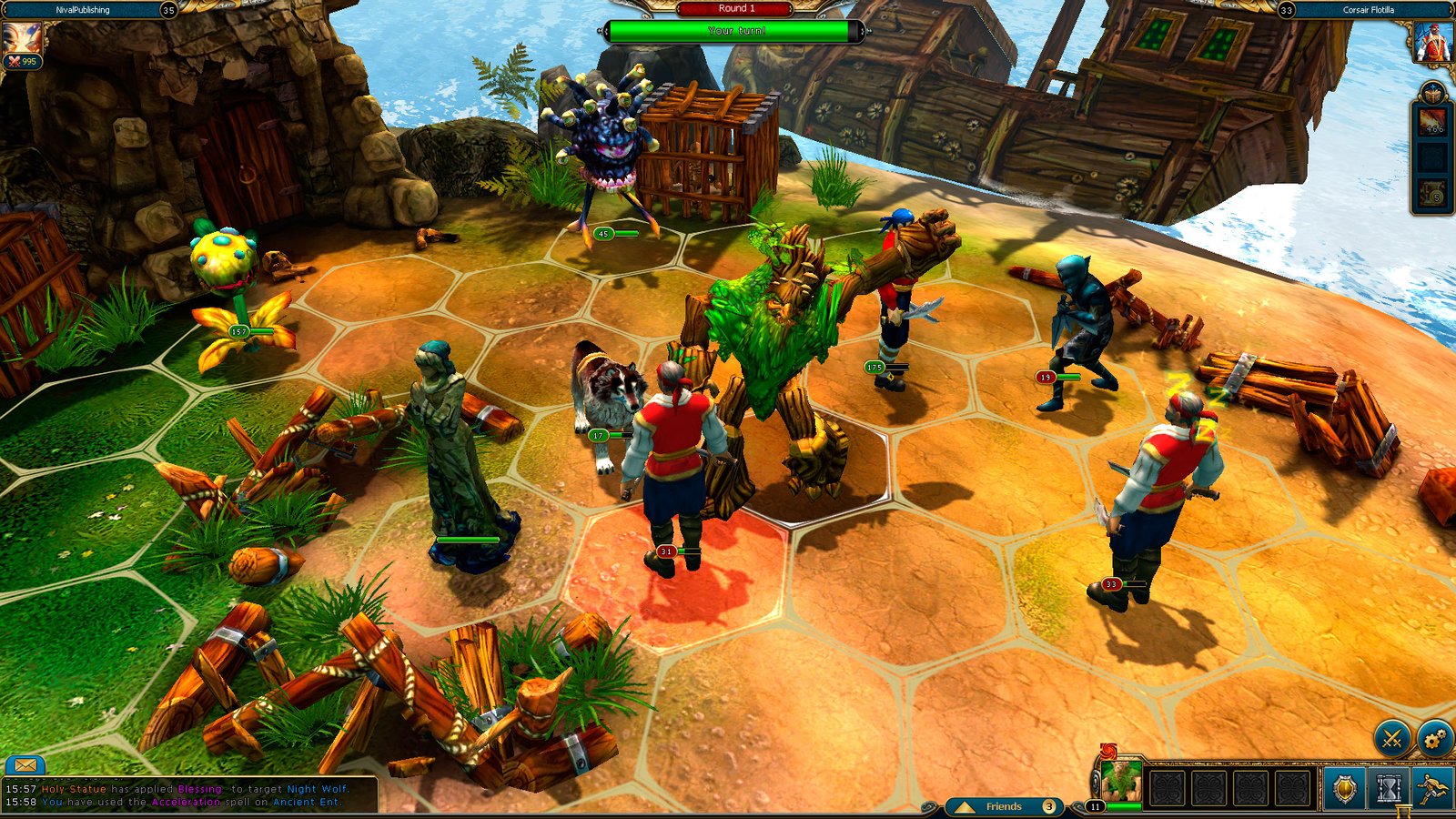Use the scroll item with count 5

(1433, 193)
